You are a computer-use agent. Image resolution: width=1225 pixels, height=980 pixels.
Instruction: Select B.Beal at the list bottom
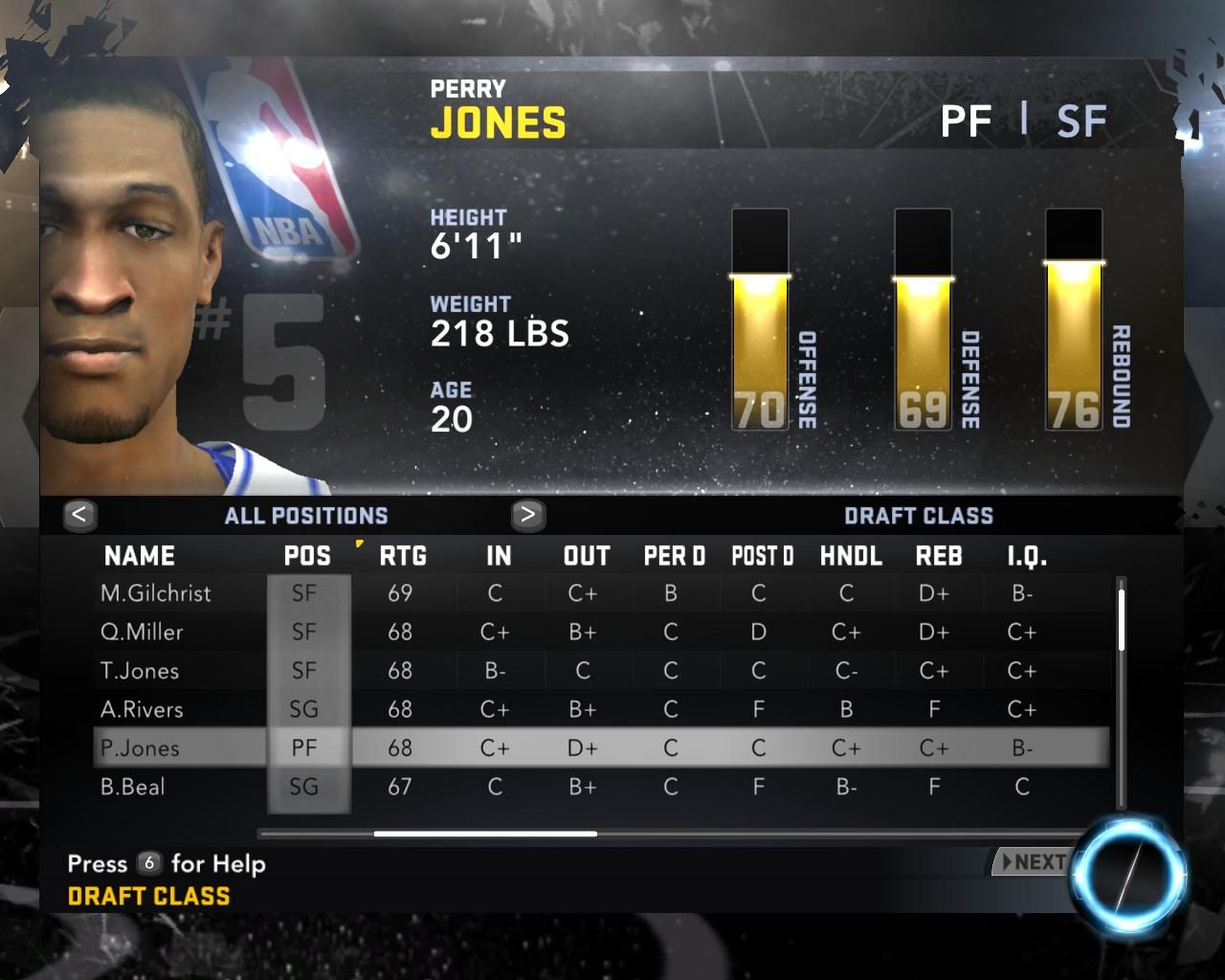tap(133, 788)
